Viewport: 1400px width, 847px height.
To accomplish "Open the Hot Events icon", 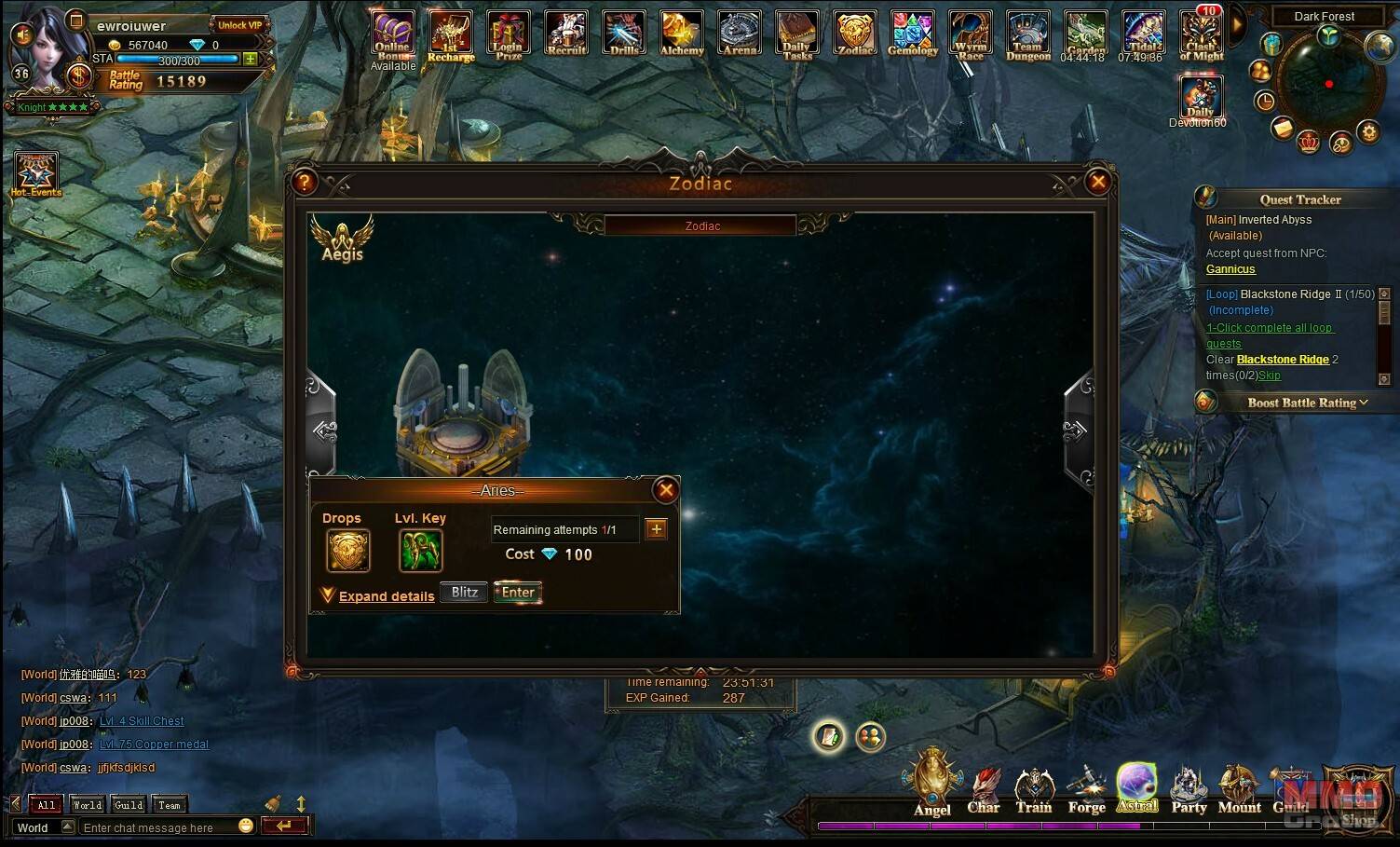I will point(35,175).
